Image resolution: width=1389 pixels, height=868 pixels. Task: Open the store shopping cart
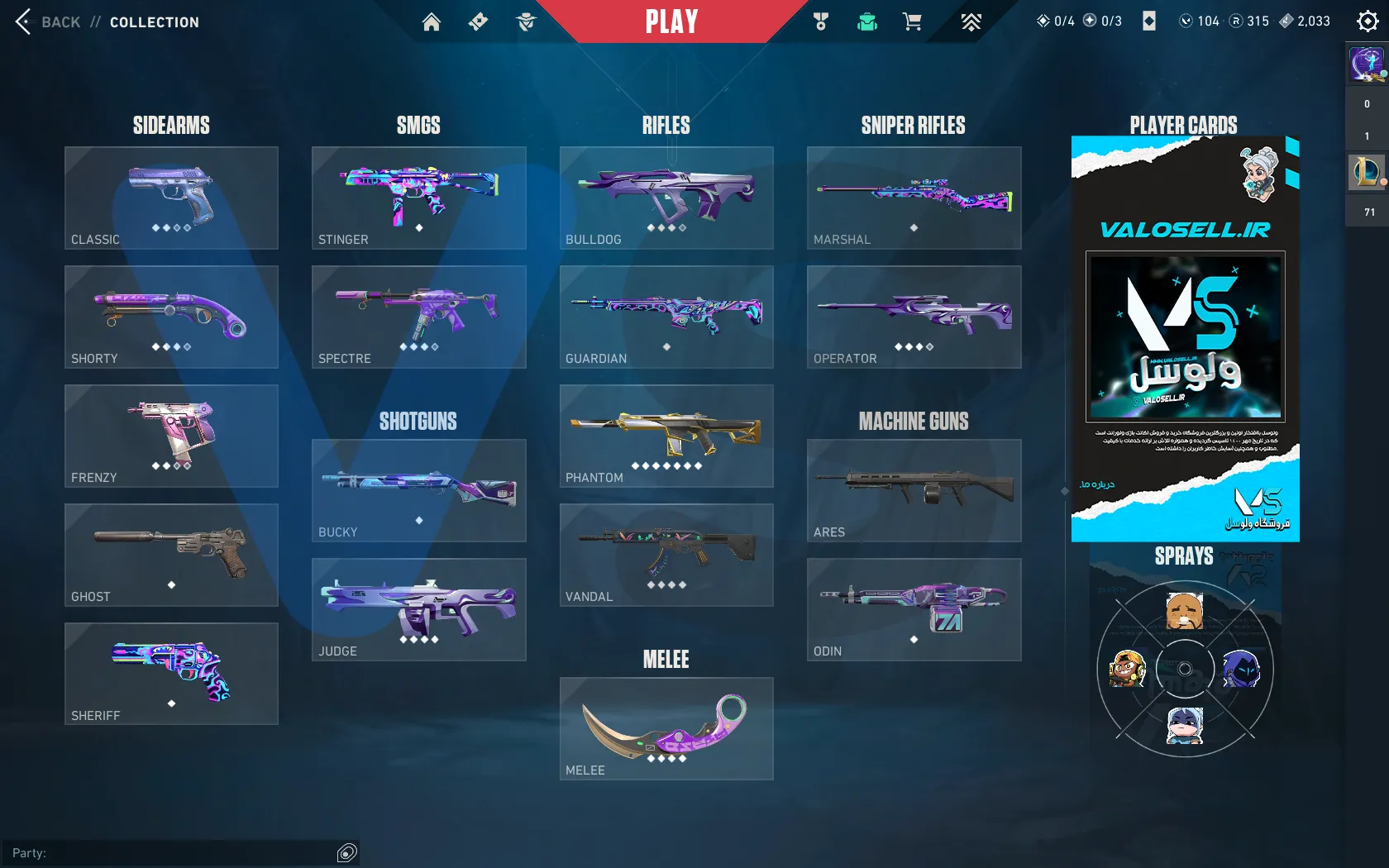tap(912, 22)
